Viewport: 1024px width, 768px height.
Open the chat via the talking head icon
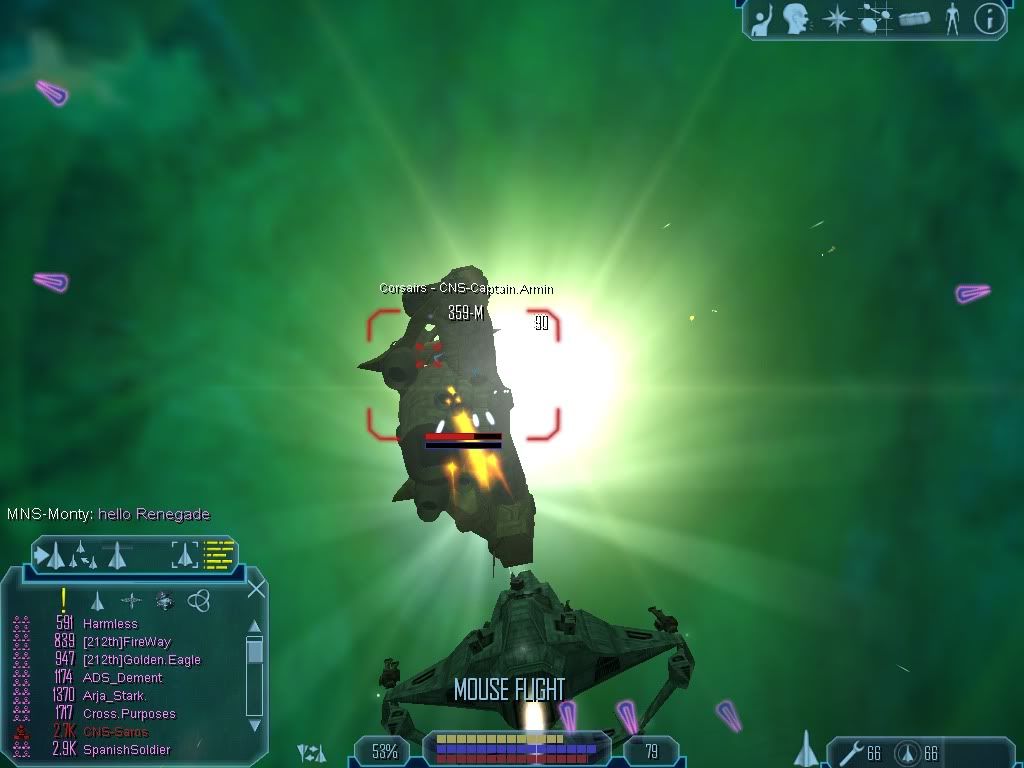[x=797, y=18]
